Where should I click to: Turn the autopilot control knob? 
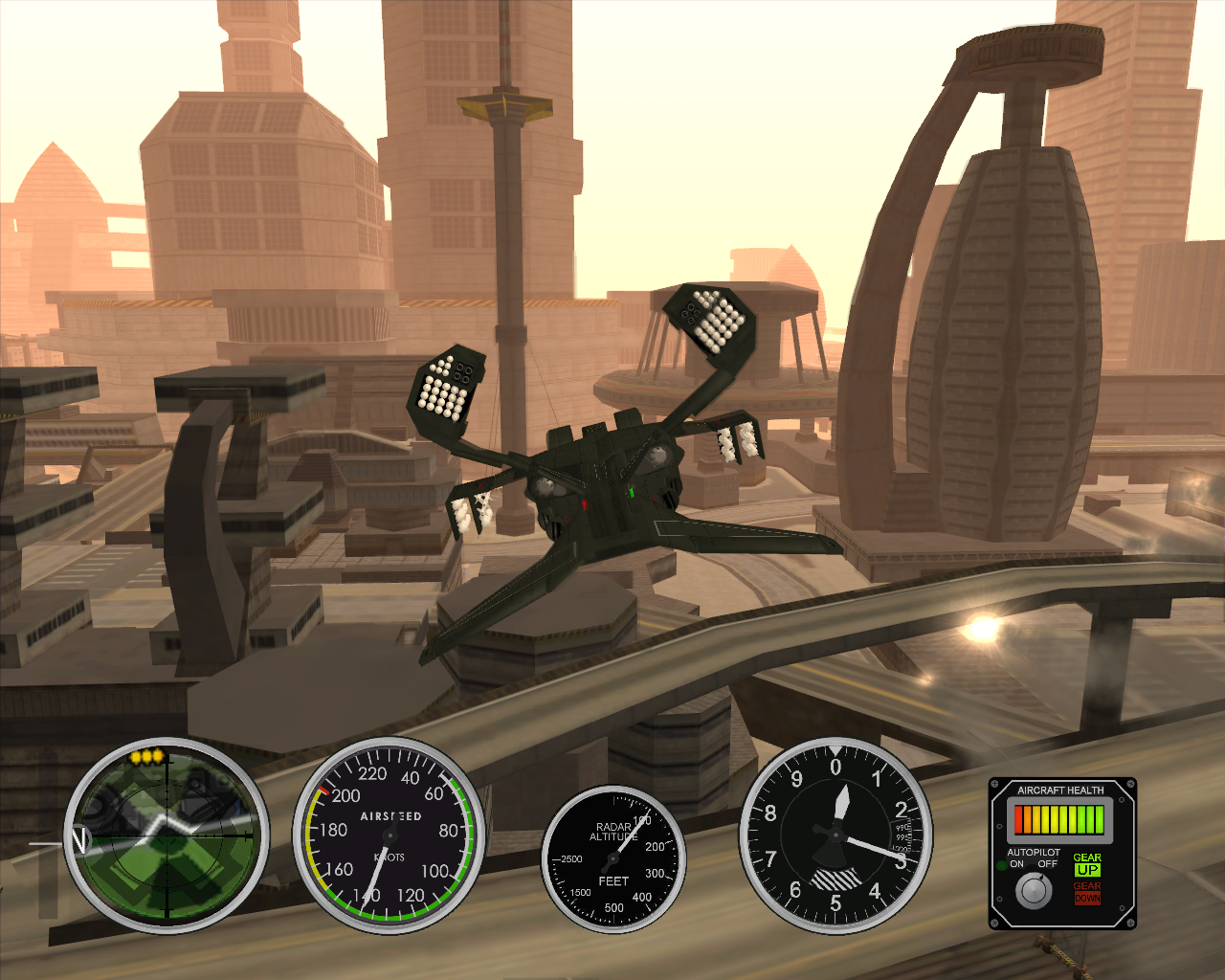1034,892
